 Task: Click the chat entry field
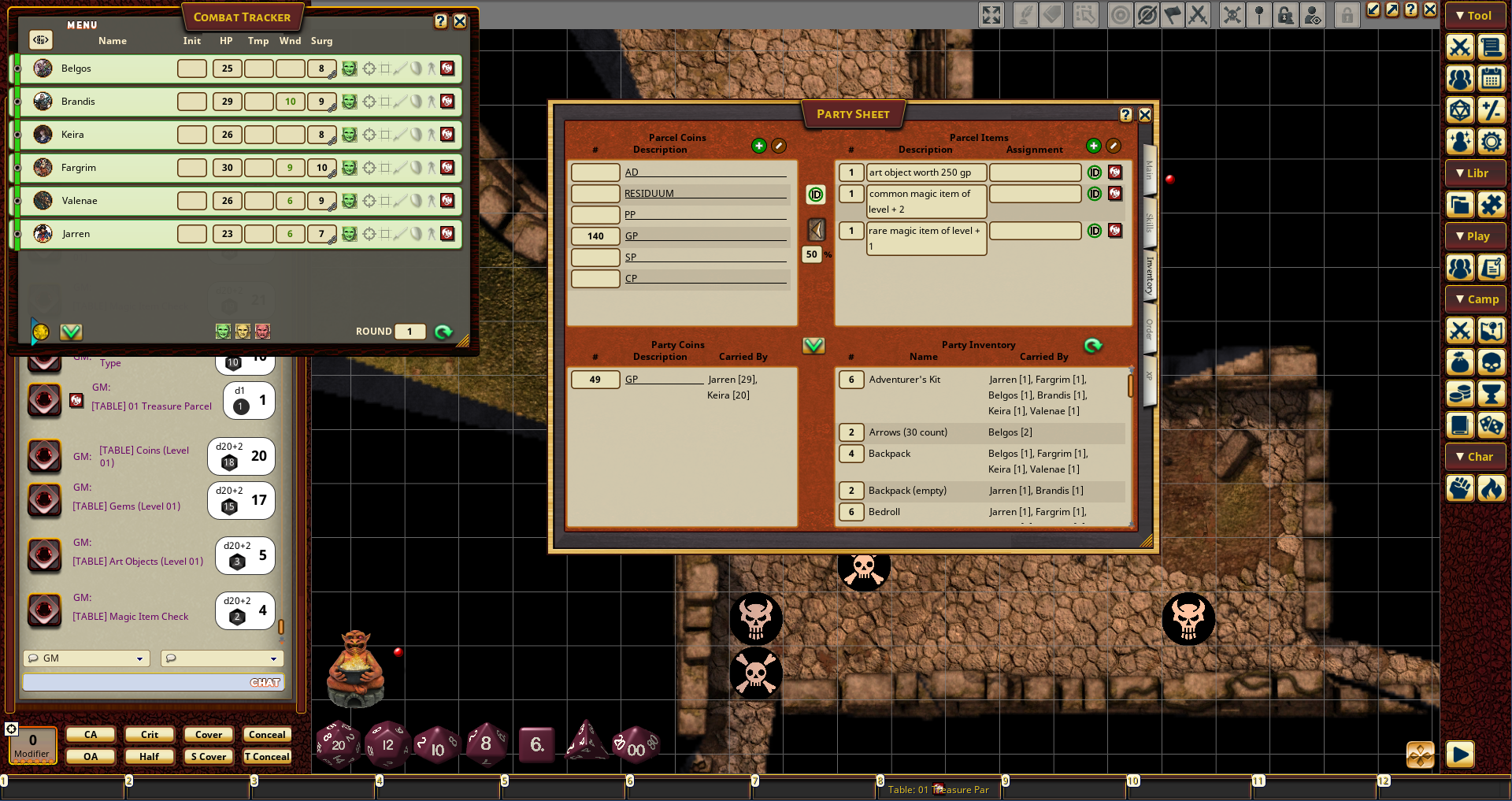(x=134, y=682)
